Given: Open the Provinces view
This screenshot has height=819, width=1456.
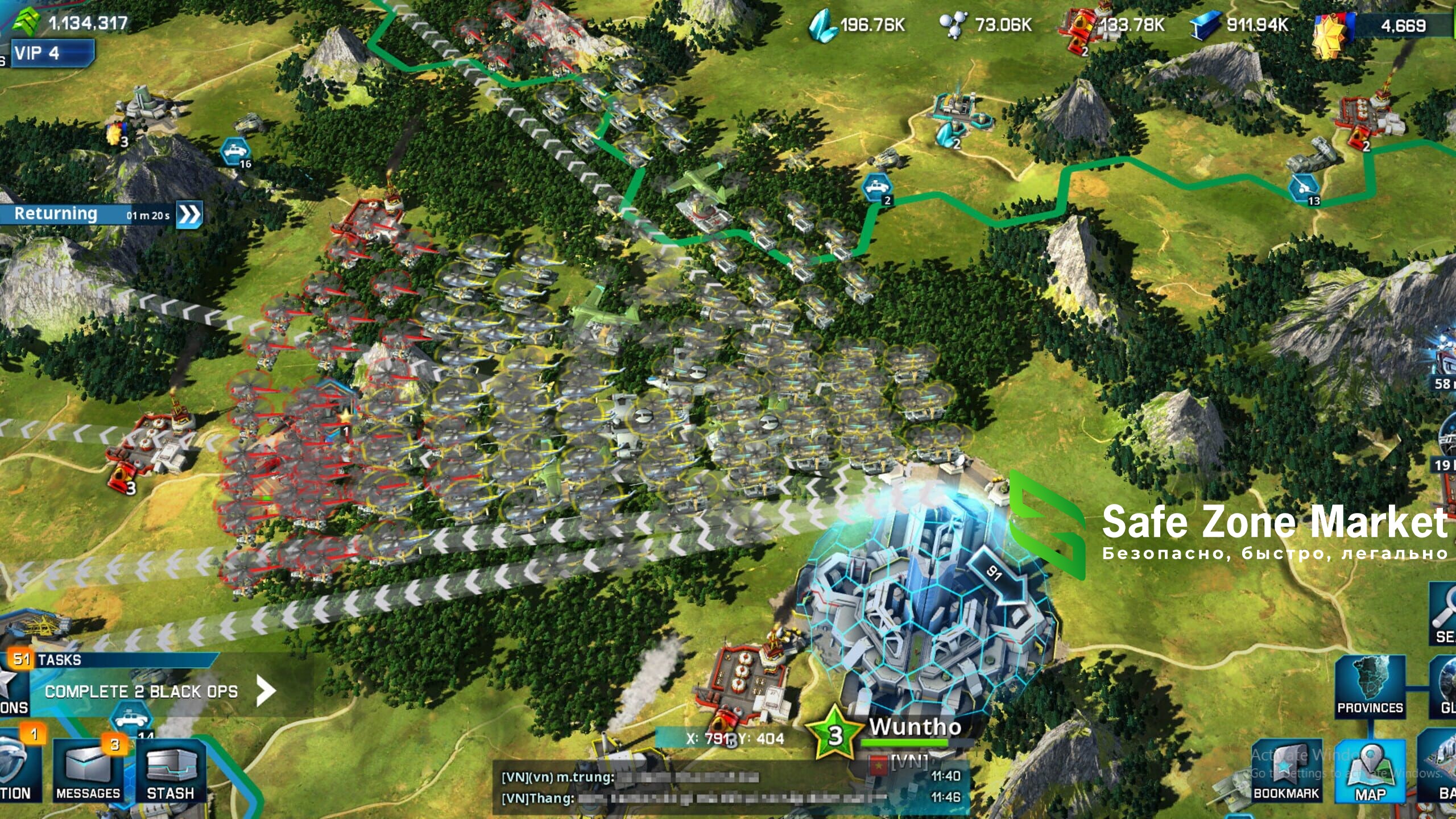Looking at the screenshot, I should [1370, 686].
